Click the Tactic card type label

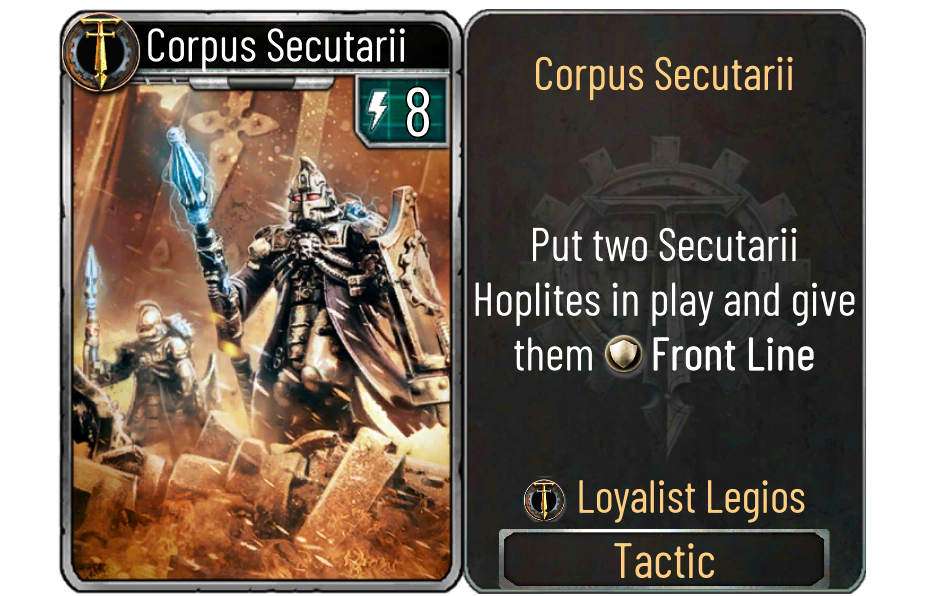[664, 560]
